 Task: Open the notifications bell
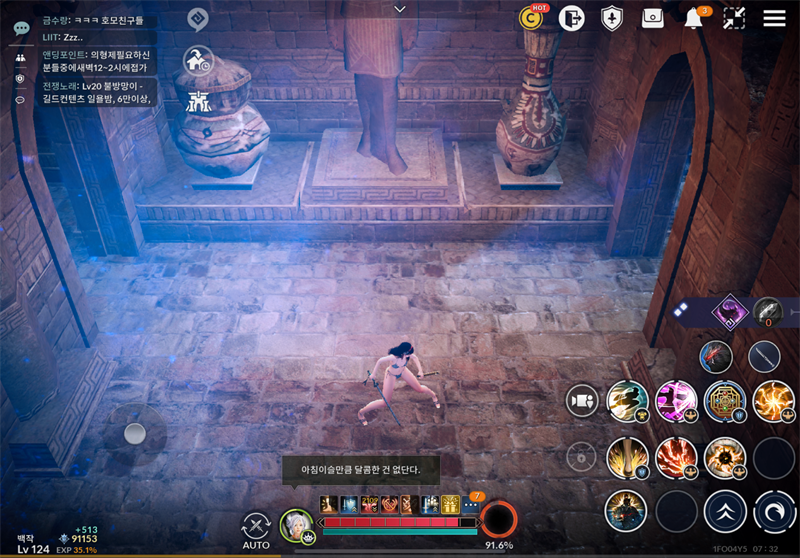693,19
